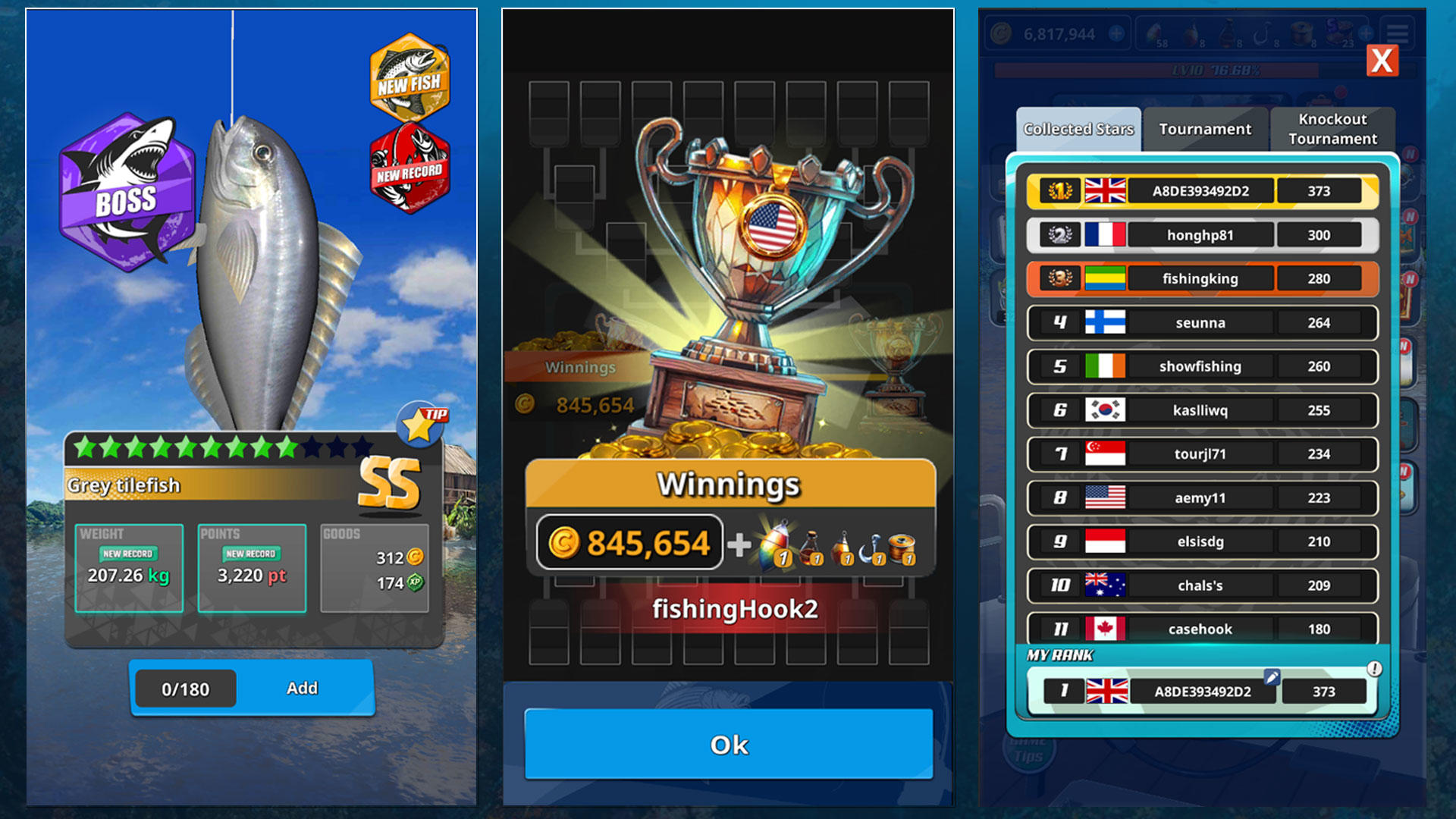Tap the 0/180 counter box

pyautogui.click(x=184, y=688)
